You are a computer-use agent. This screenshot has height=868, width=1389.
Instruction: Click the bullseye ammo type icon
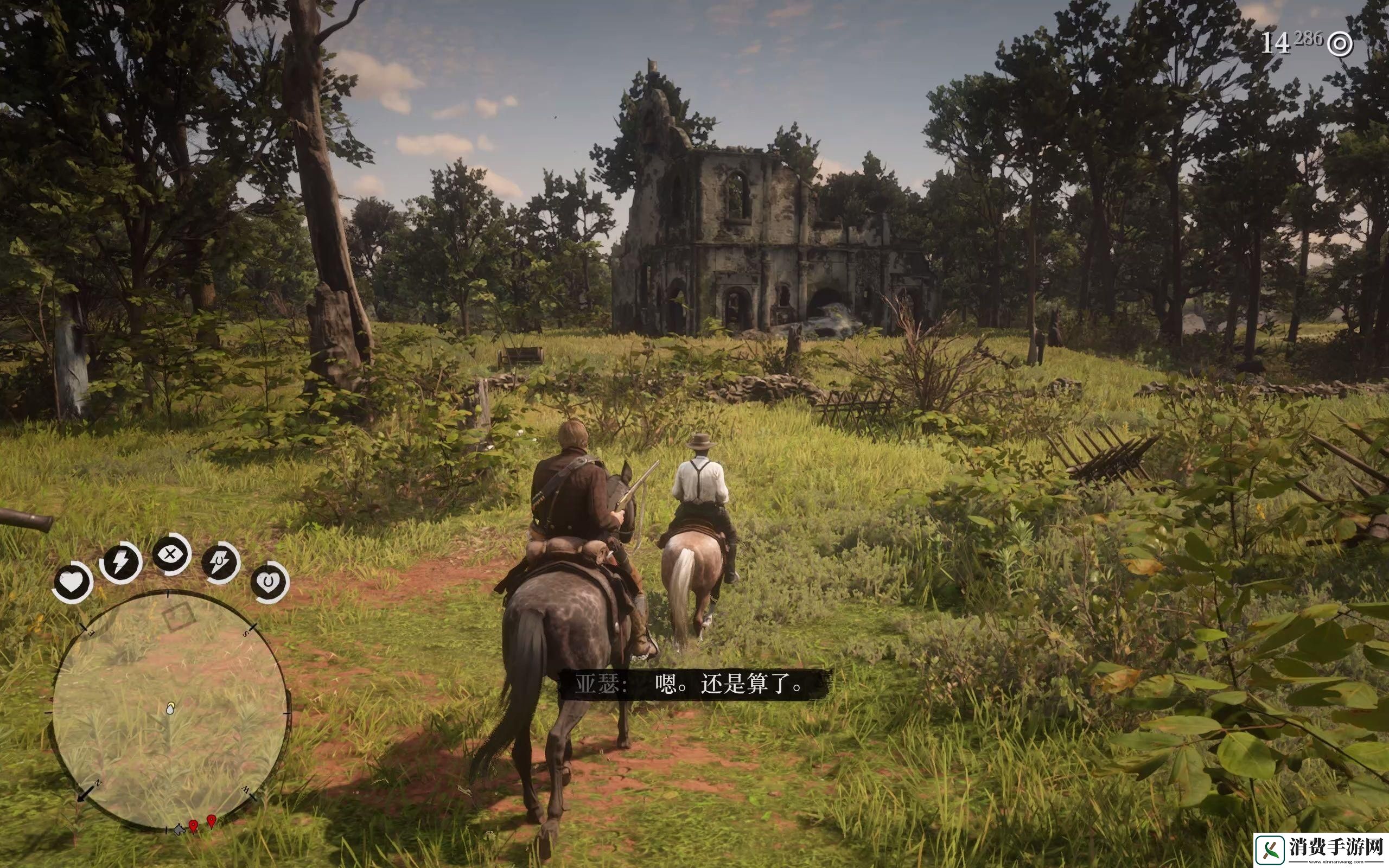coord(1341,44)
